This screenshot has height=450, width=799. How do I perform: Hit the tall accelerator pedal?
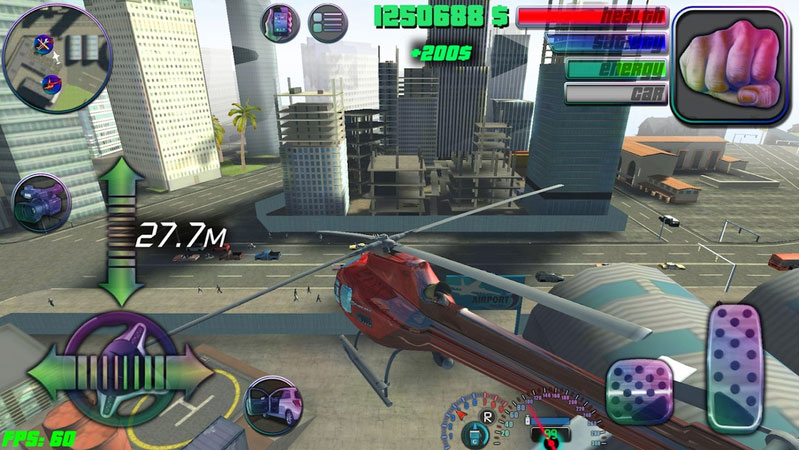(x=735, y=367)
